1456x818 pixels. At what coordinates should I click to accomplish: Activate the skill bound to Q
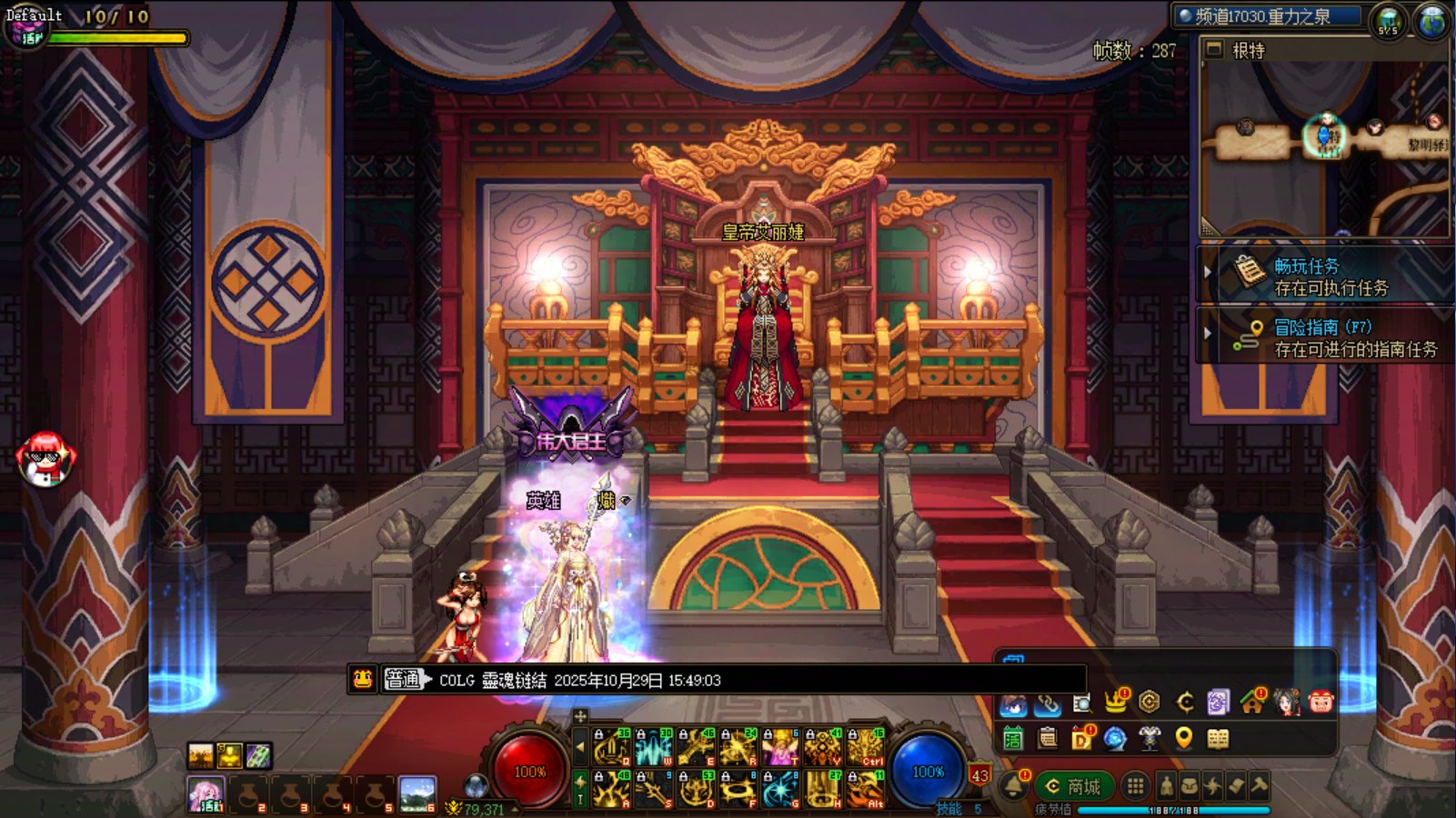click(x=612, y=747)
